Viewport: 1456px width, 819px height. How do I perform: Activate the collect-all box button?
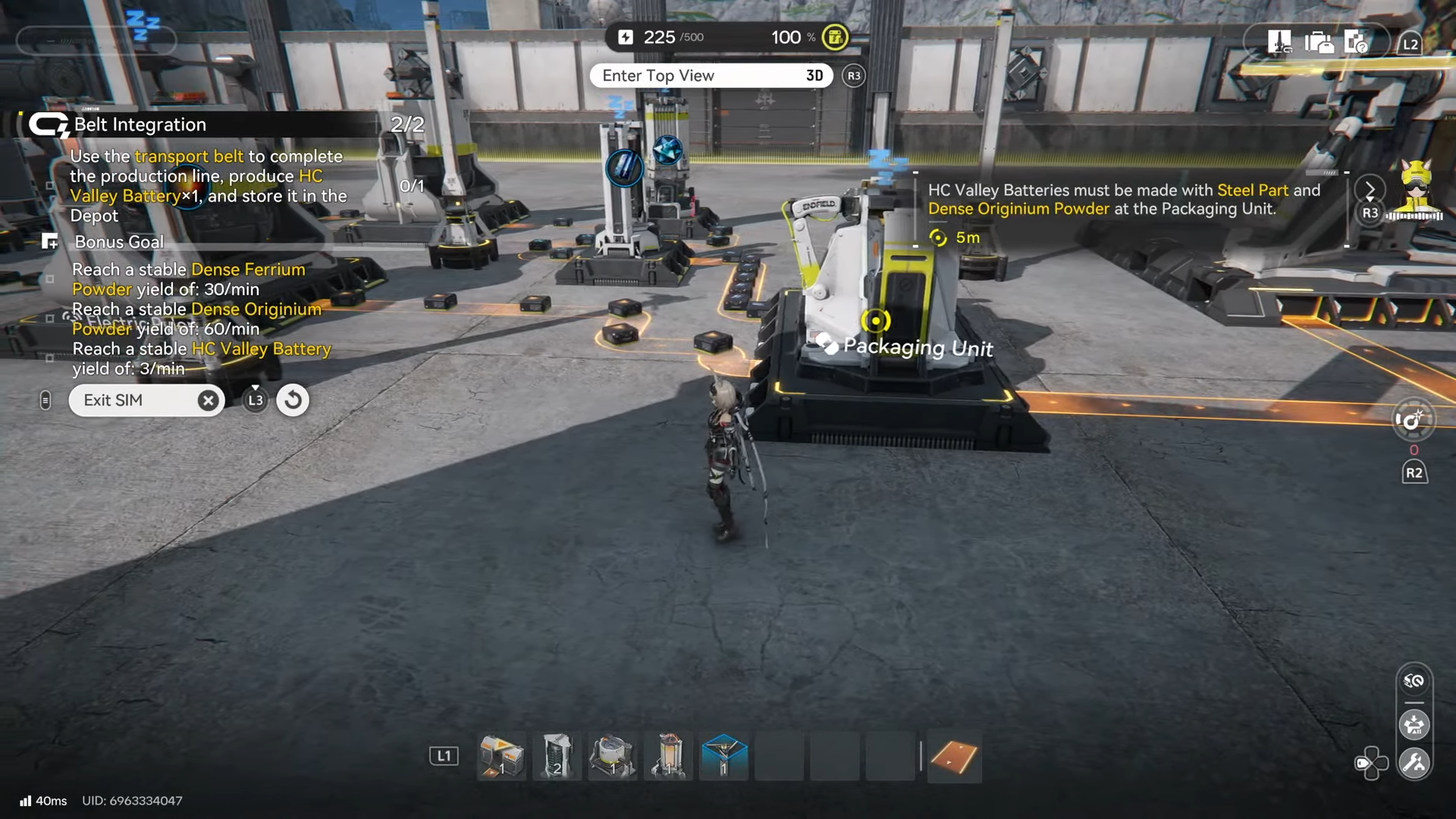pyautogui.click(x=1414, y=725)
